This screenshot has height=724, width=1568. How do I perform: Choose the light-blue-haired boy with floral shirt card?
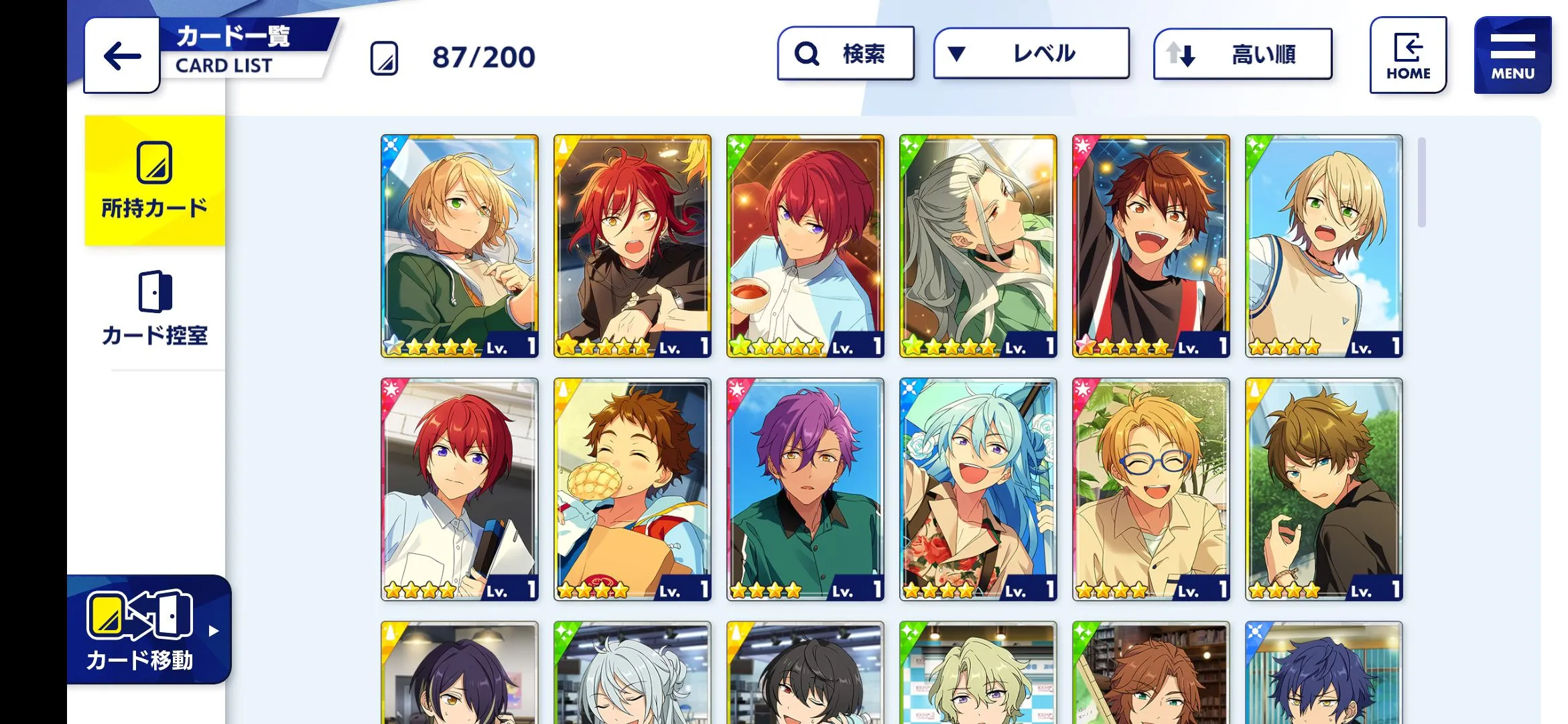[978, 489]
